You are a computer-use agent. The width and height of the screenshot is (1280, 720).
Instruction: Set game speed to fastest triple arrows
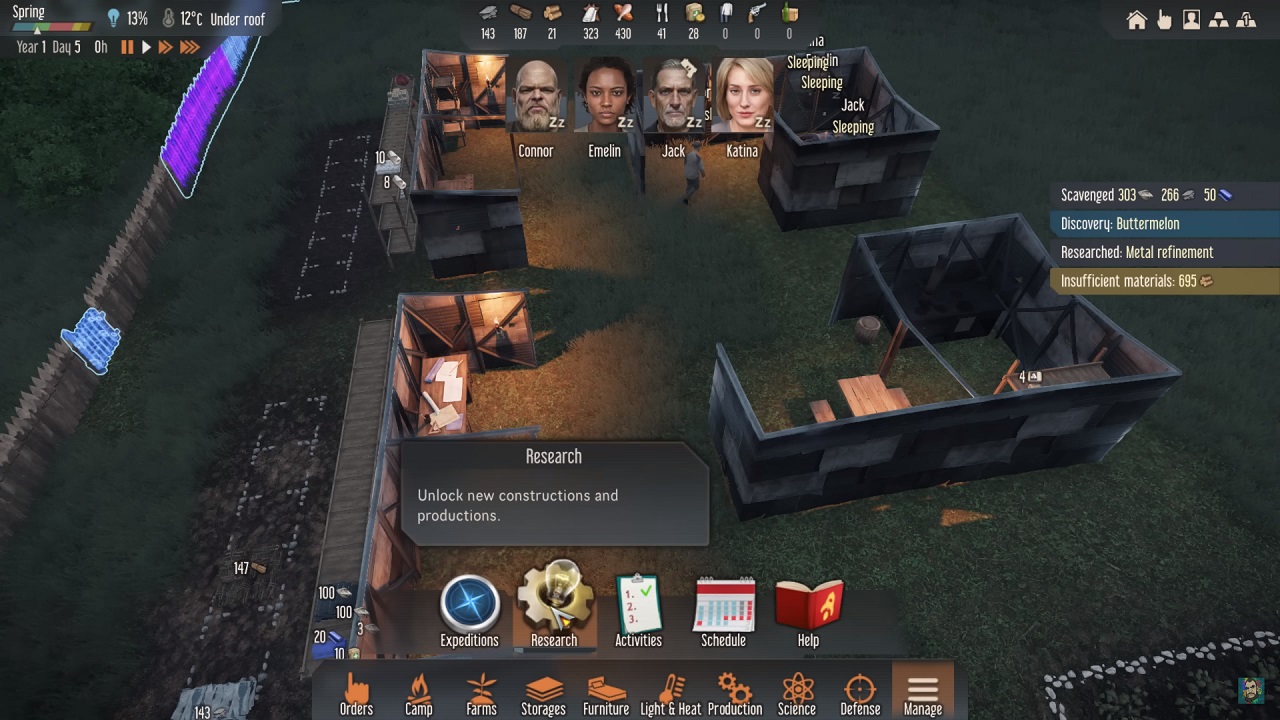coord(189,47)
